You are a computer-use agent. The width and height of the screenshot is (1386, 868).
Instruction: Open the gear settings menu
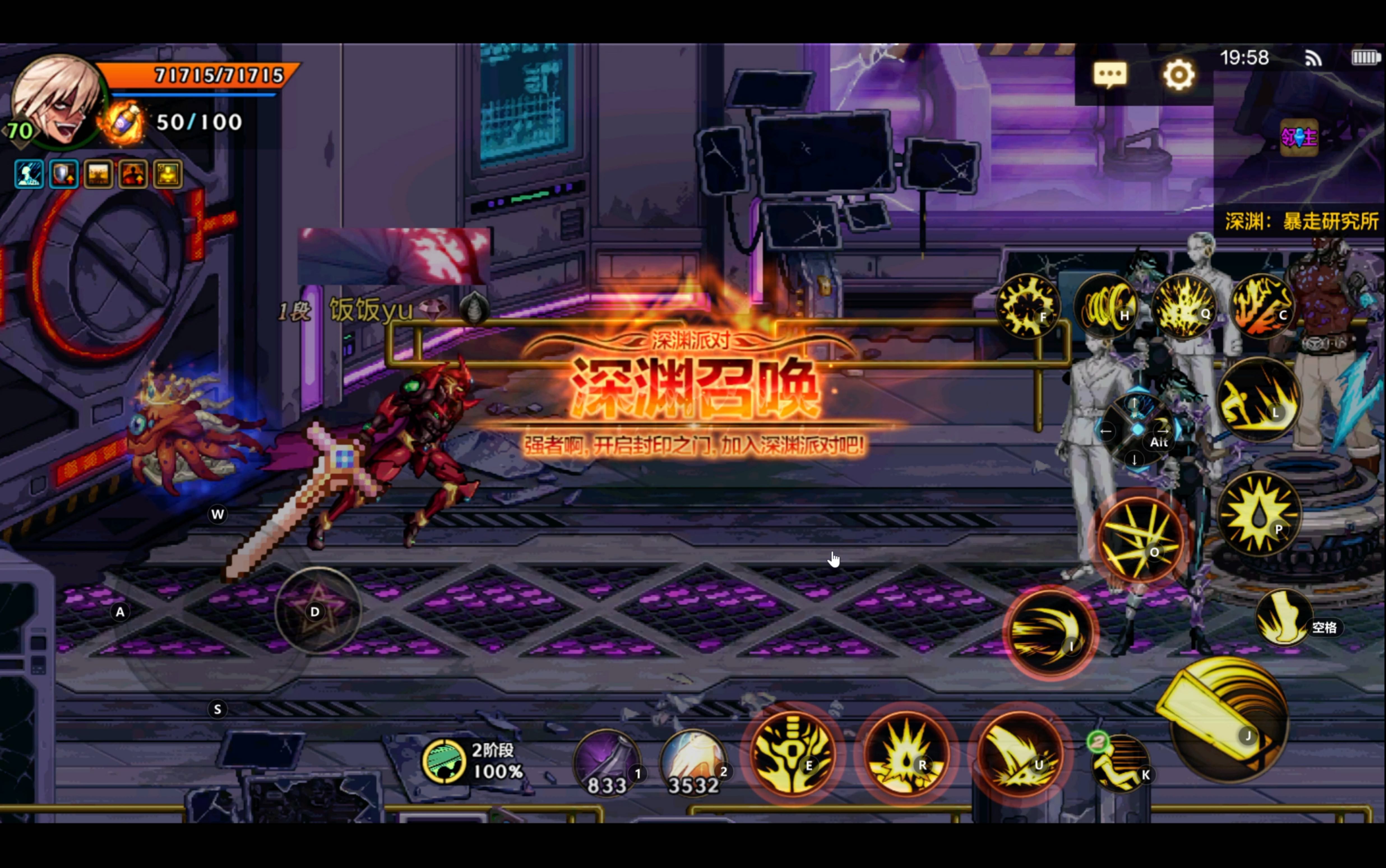pos(1179,75)
